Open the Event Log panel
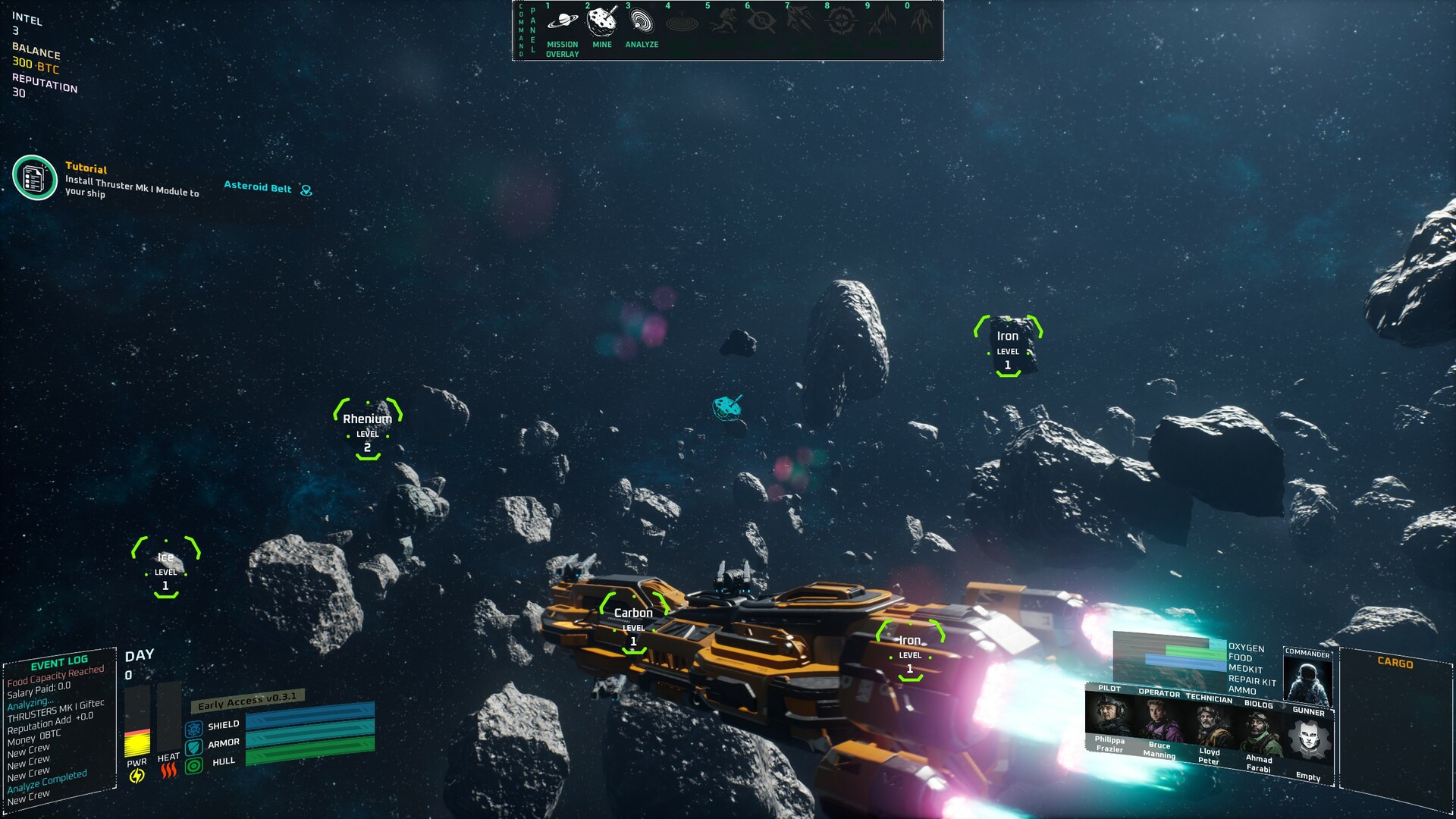The height and width of the screenshot is (819, 1456). pos(59,662)
